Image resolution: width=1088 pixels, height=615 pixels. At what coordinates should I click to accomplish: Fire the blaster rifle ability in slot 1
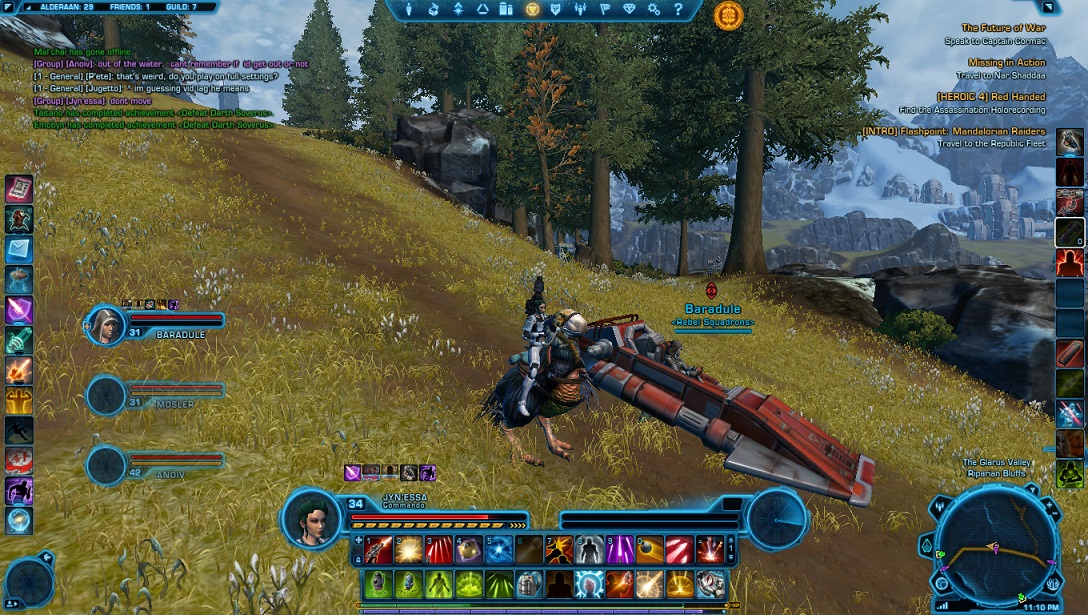379,549
